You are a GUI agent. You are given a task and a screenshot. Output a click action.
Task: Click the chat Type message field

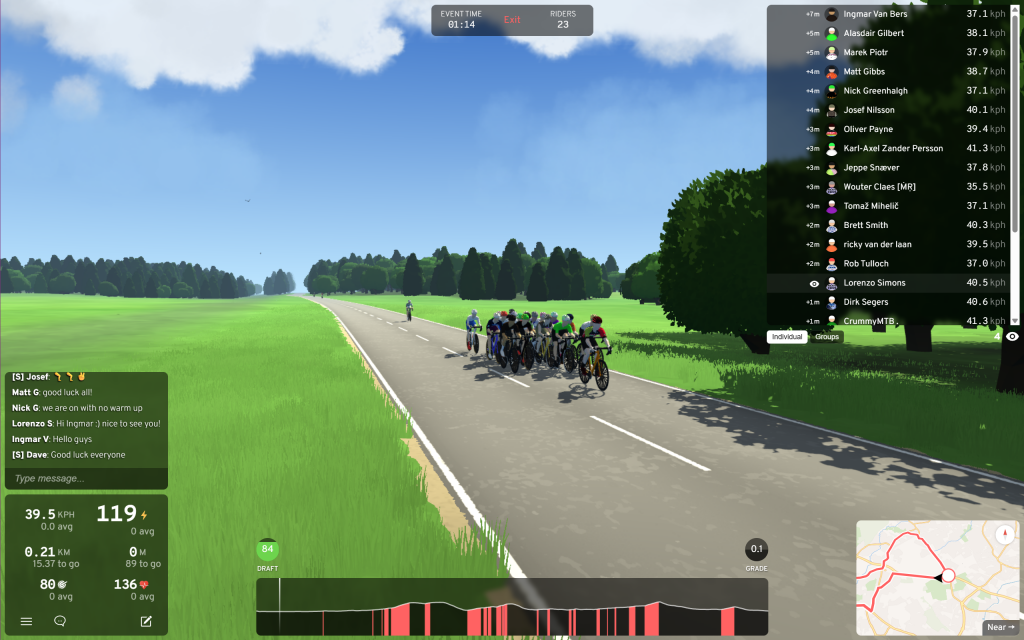[x=86, y=478]
